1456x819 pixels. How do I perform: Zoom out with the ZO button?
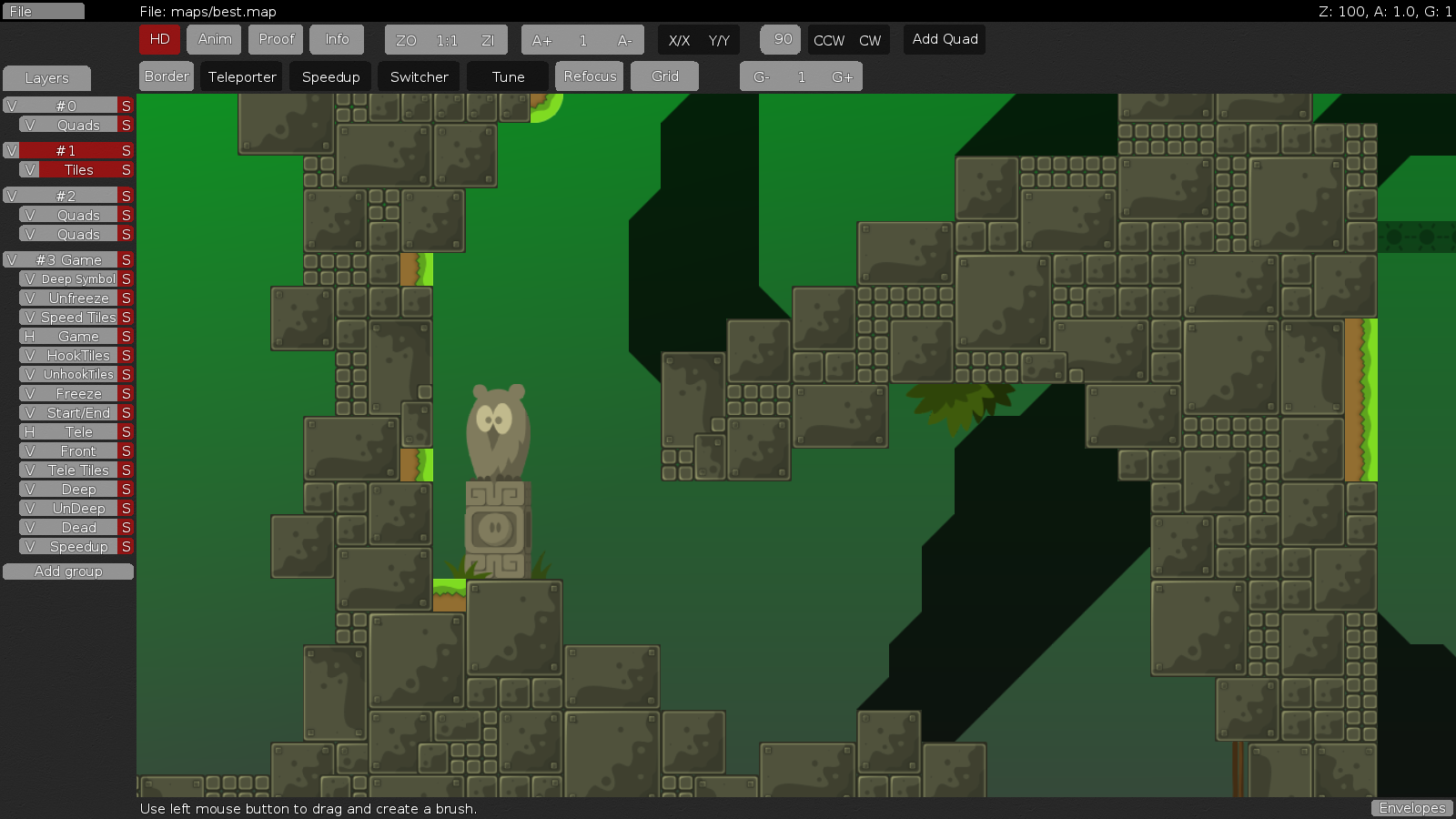click(406, 40)
